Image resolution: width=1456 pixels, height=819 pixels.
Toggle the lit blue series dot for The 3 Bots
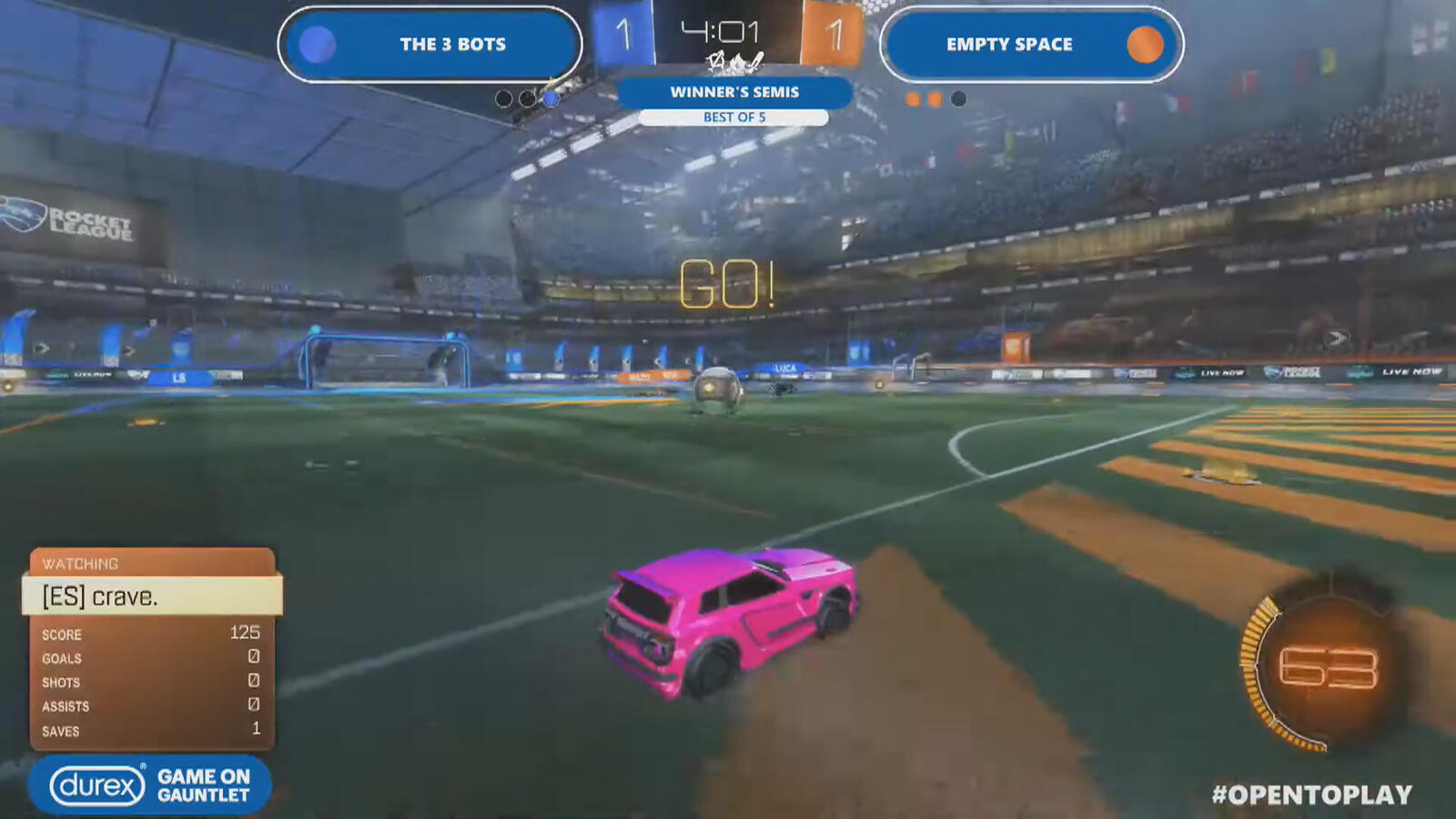551,100
